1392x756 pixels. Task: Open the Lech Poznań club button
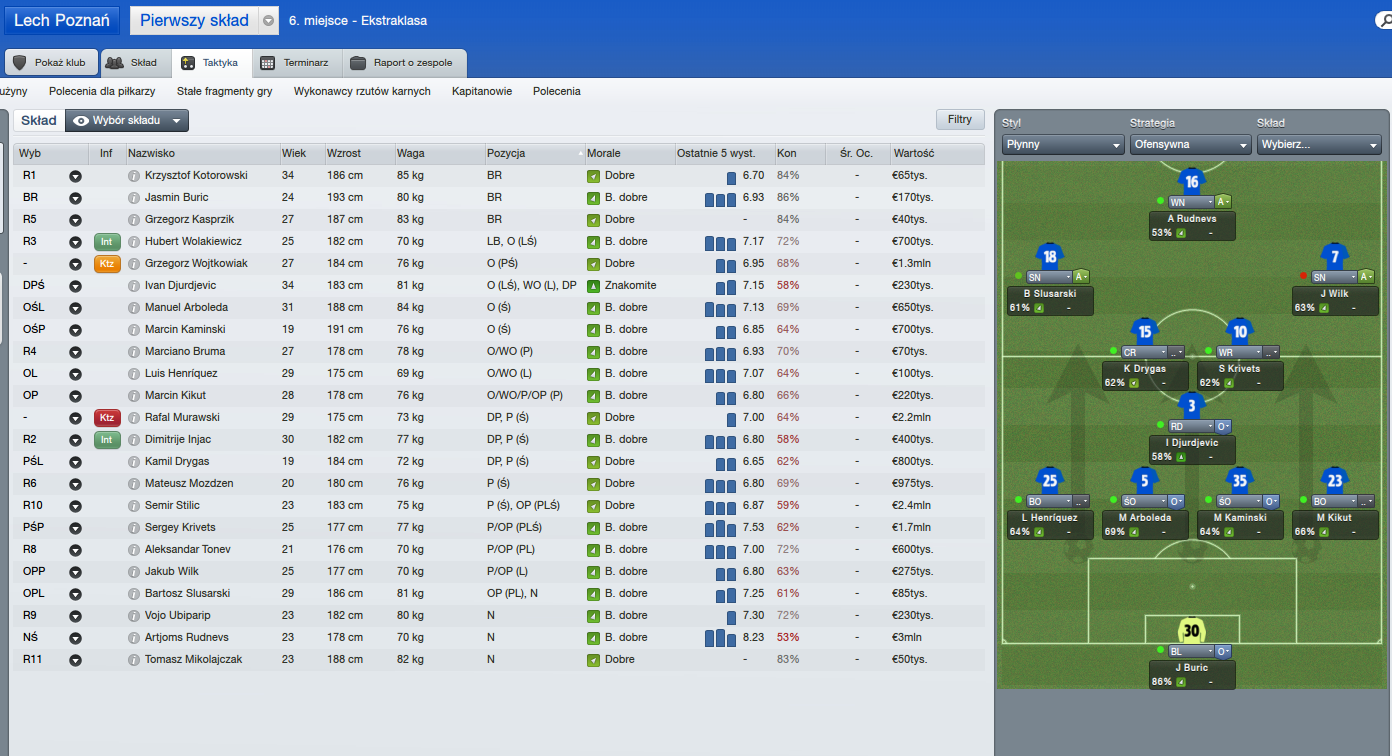click(61, 20)
